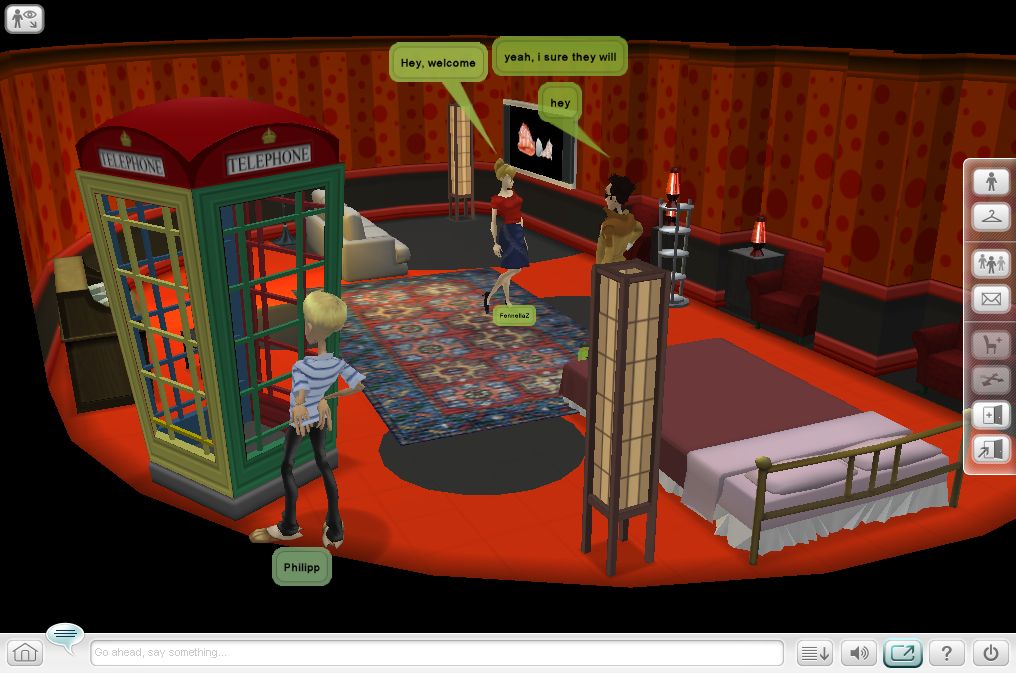Toggle the chat log list button
This screenshot has width=1016, height=673.
click(x=815, y=653)
